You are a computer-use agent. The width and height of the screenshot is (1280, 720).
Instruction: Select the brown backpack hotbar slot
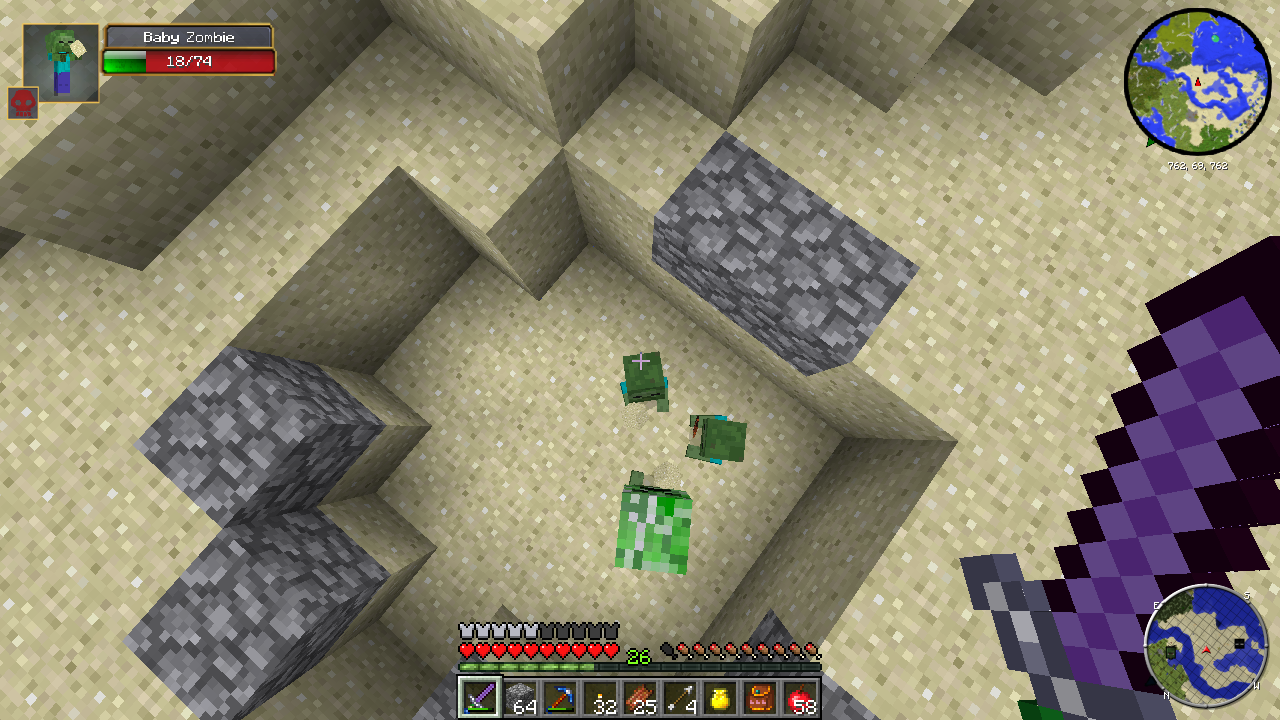point(760,697)
